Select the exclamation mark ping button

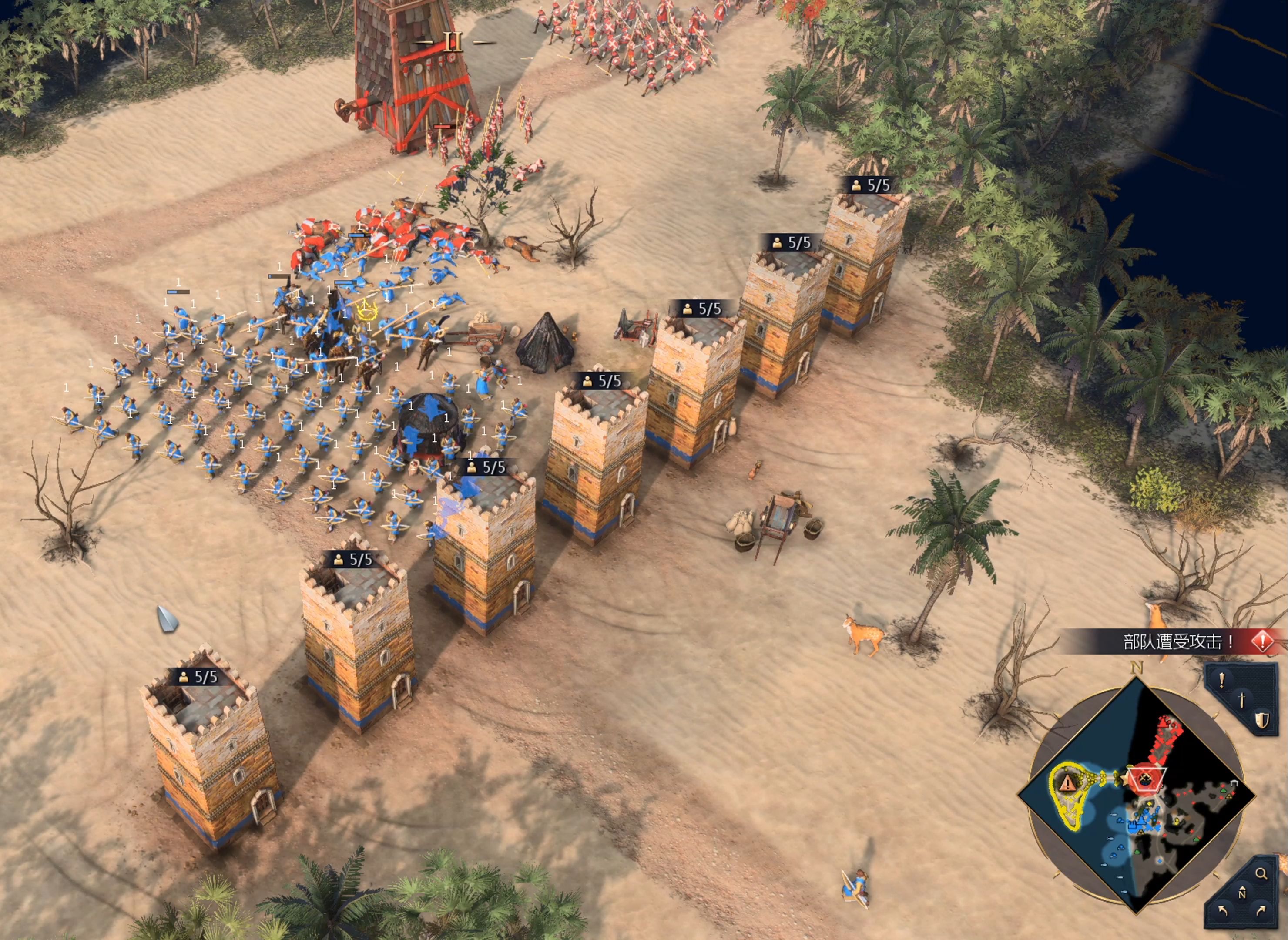[1221, 681]
